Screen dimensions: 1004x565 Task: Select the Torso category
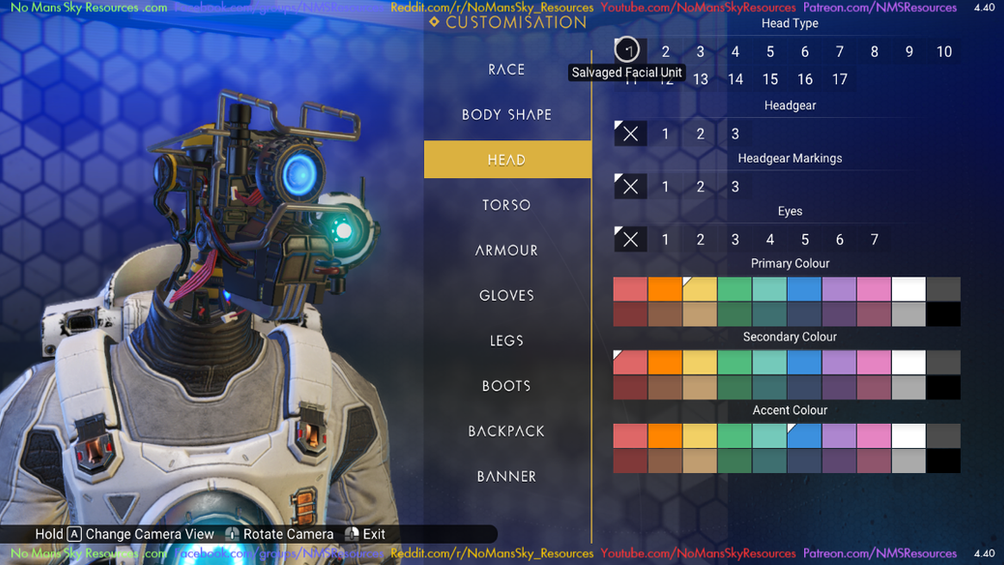[x=507, y=205]
